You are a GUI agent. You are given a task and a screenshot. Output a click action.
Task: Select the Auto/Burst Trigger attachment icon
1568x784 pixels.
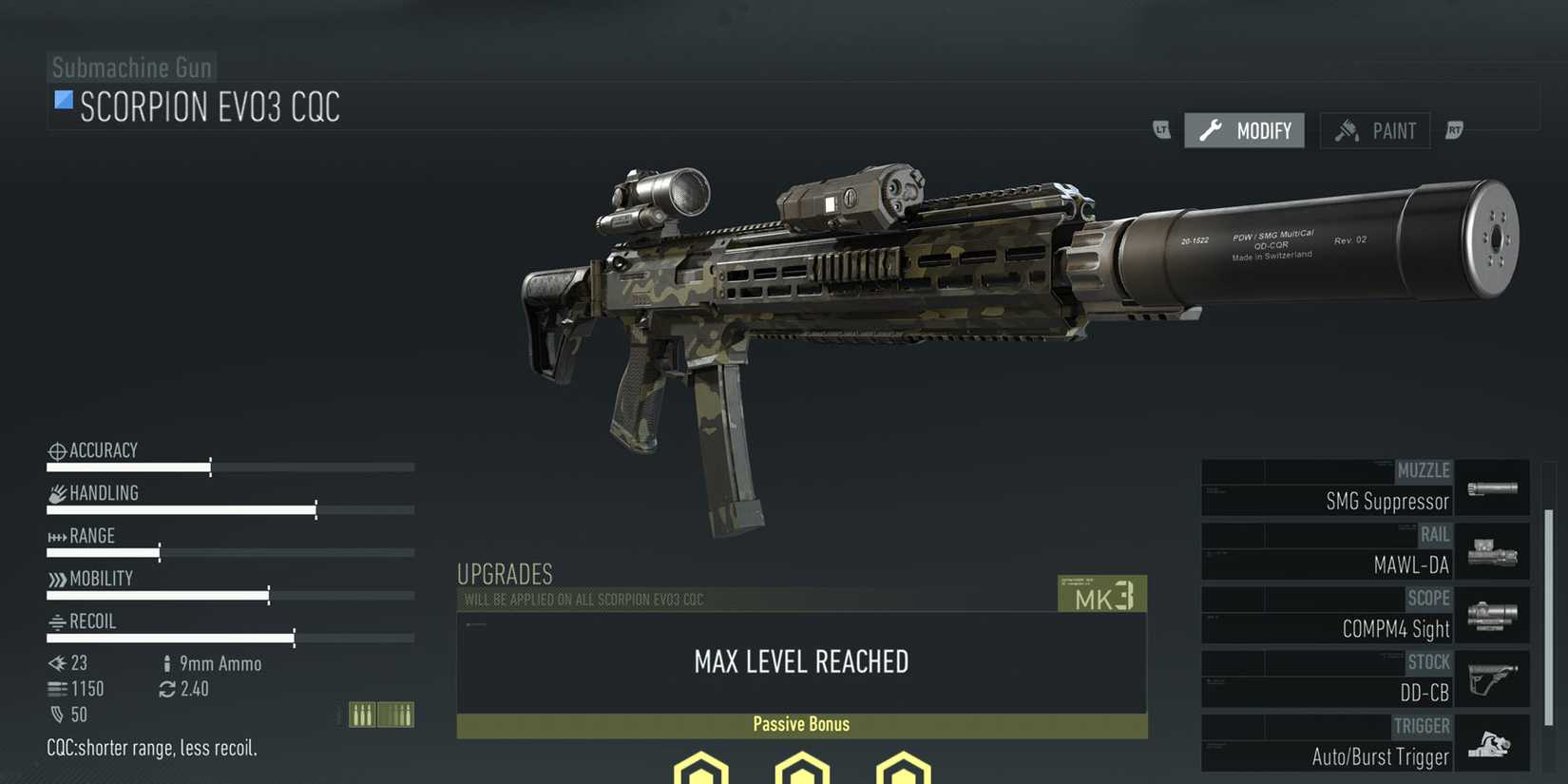pos(1492,742)
